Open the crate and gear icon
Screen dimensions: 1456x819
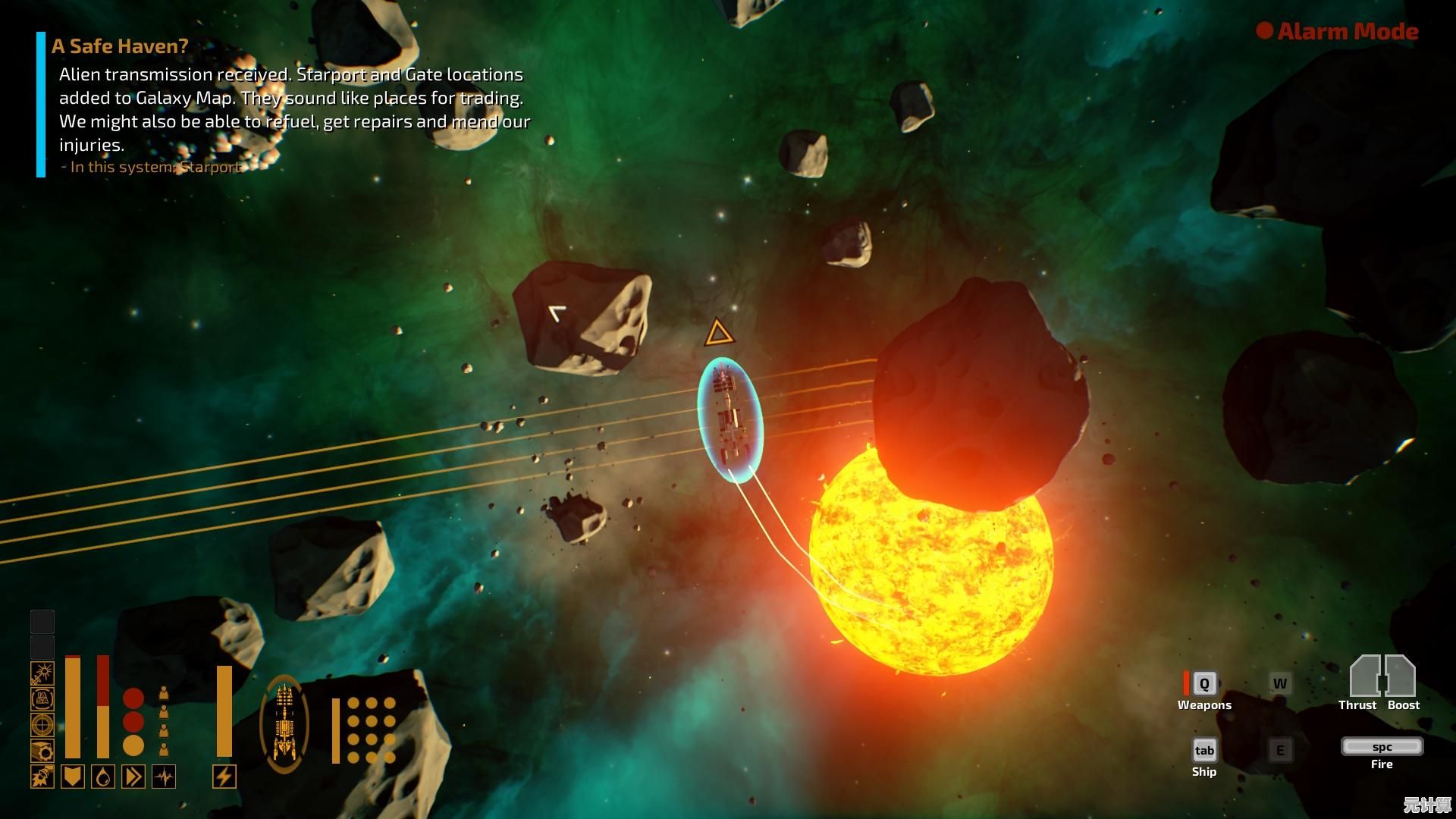[x=42, y=750]
